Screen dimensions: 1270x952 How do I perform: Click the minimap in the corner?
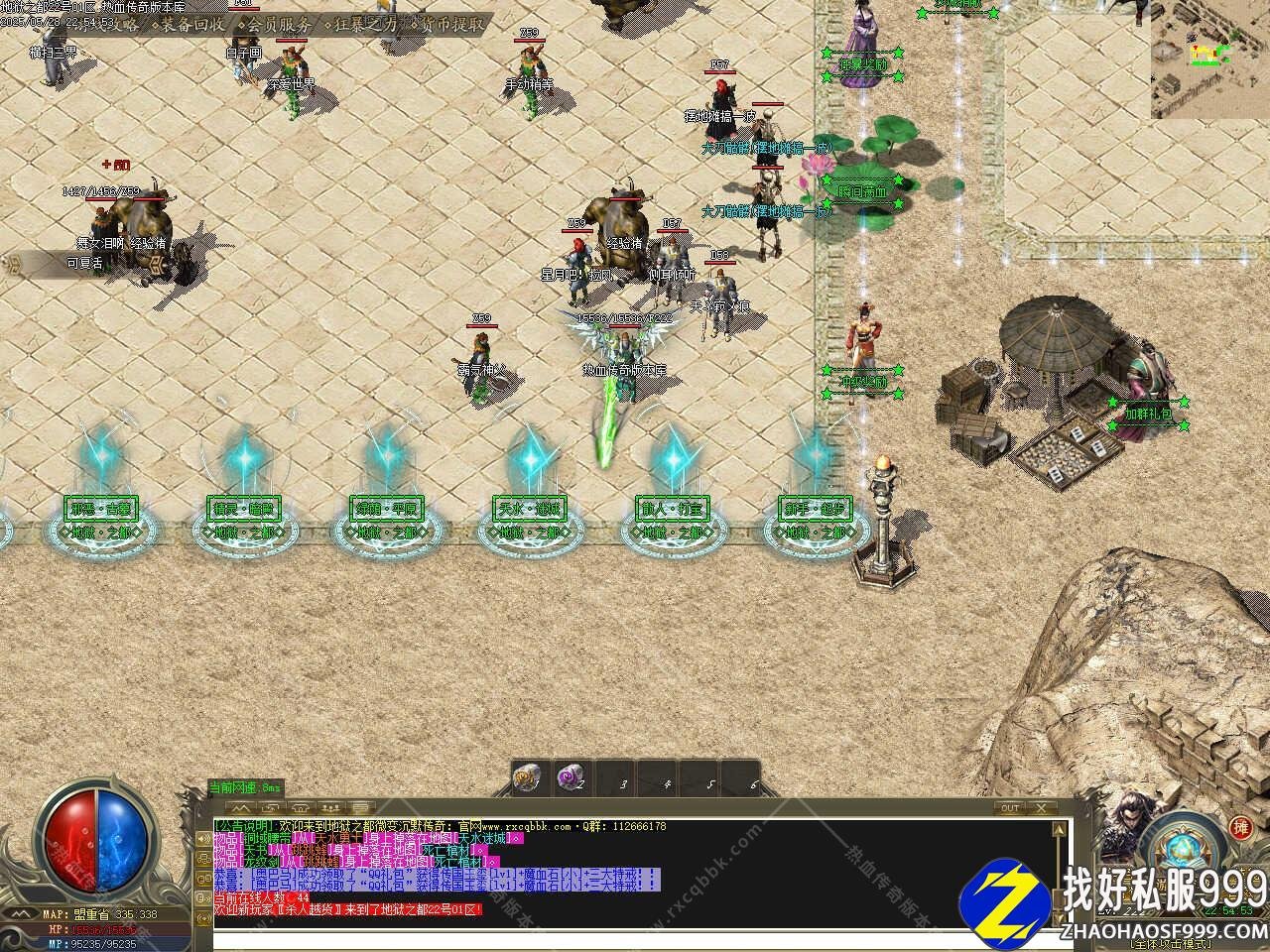(1210, 59)
